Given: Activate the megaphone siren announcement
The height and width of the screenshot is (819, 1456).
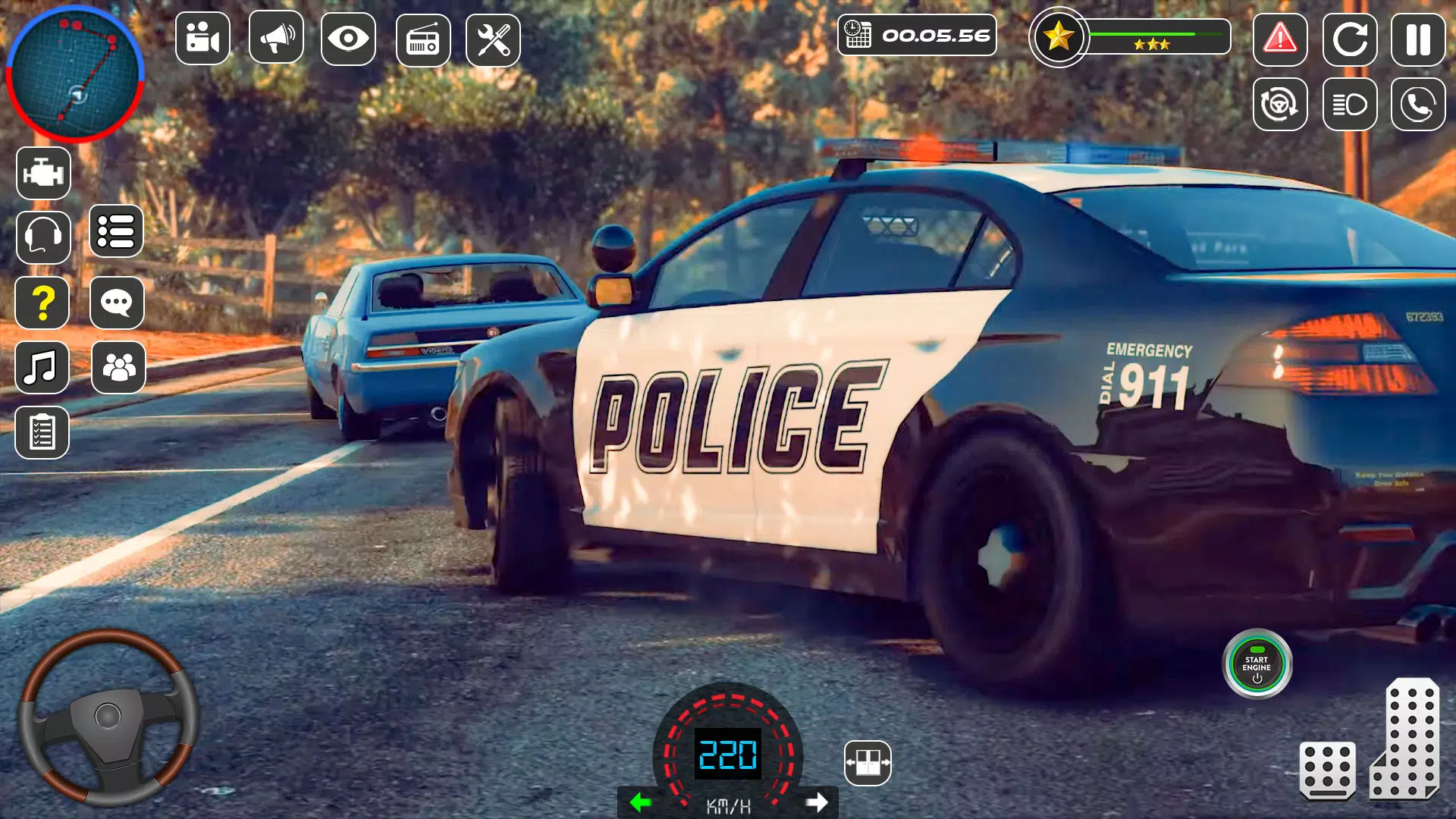Looking at the screenshot, I should [x=275, y=39].
